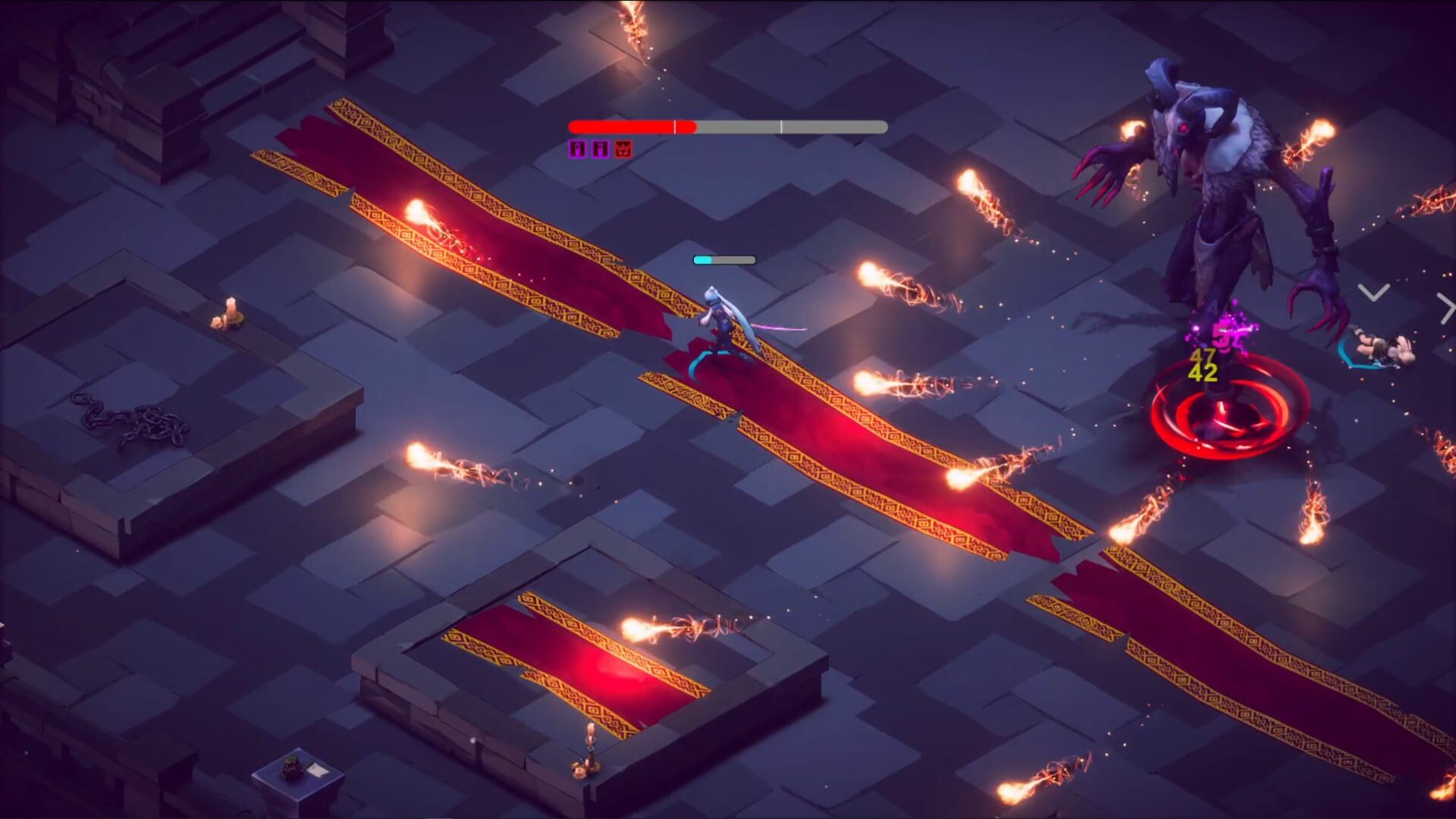Click the player's cyan stamina bar

tap(705, 259)
